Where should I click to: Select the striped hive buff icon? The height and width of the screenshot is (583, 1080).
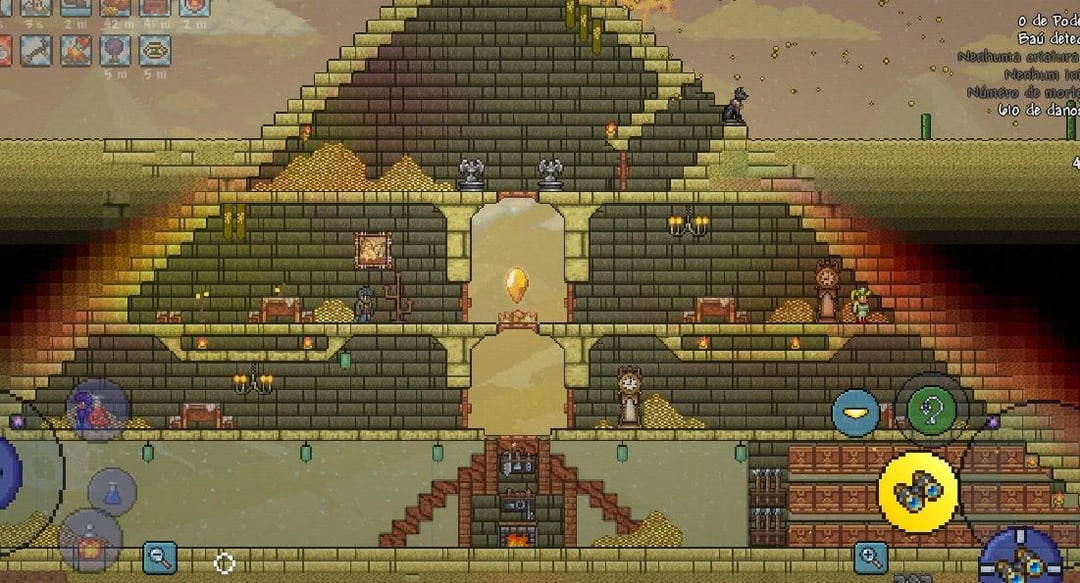point(153,50)
